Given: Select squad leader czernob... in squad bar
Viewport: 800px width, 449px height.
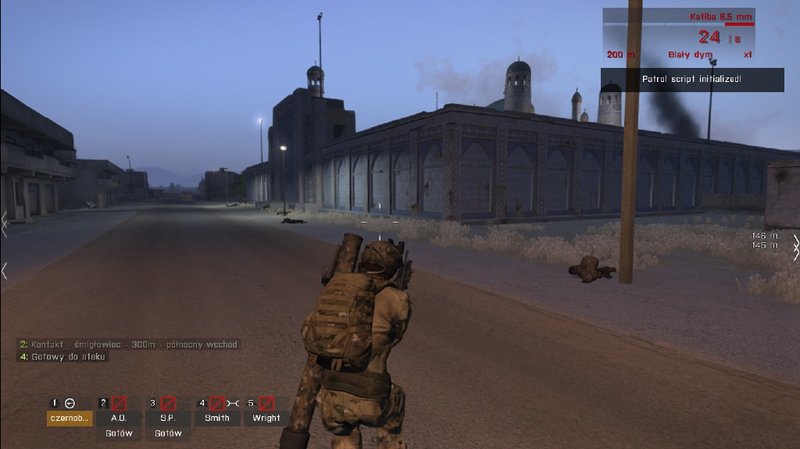Looking at the screenshot, I should (69, 418).
